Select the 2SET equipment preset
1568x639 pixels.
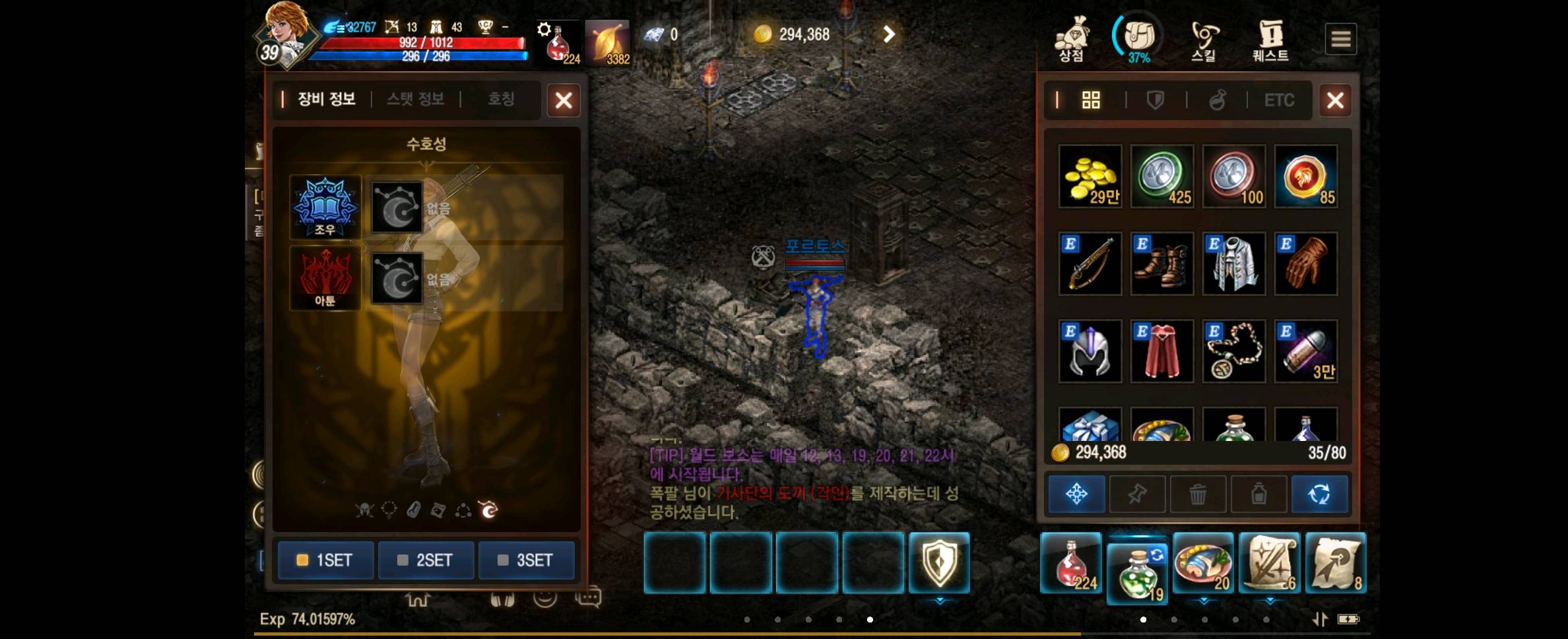click(426, 560)
